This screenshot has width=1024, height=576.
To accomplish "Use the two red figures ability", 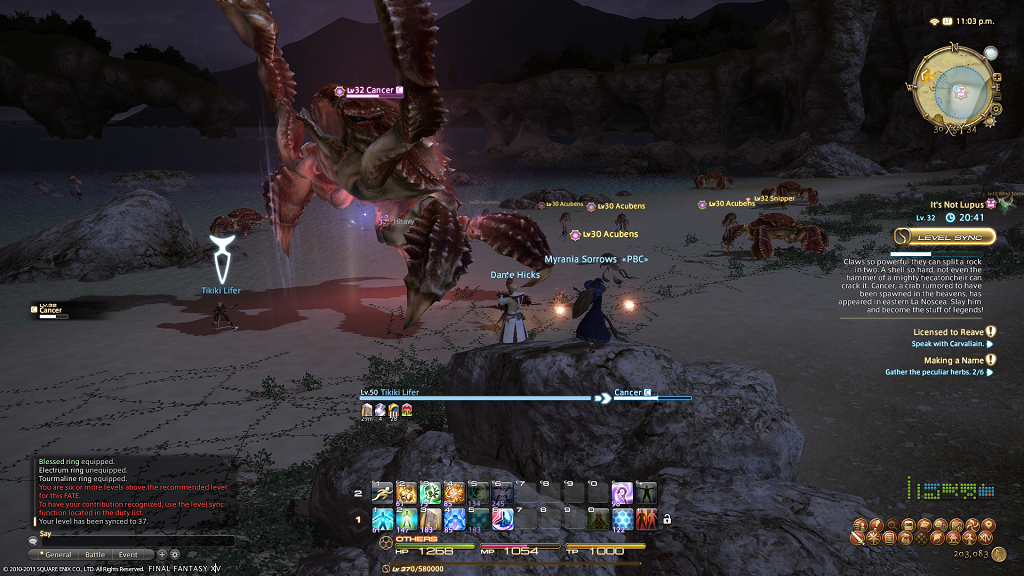I will [646, 519].
